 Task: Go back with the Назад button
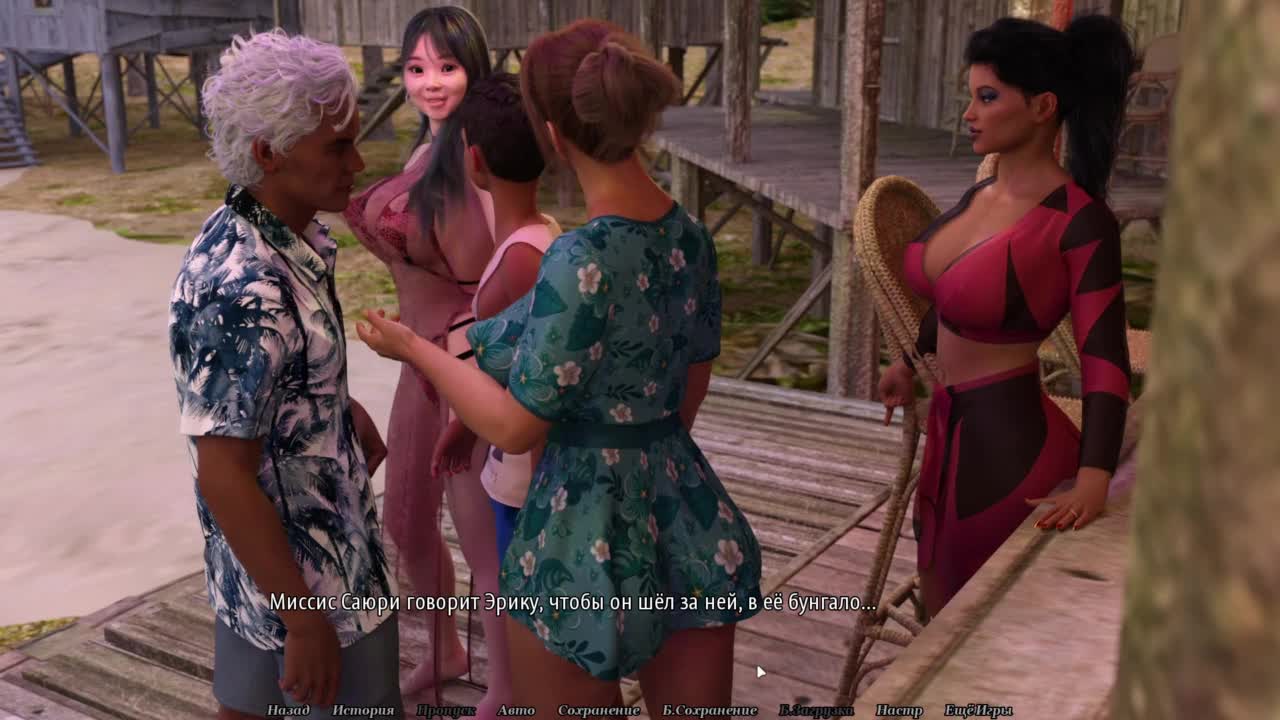[x=288, y=710]
